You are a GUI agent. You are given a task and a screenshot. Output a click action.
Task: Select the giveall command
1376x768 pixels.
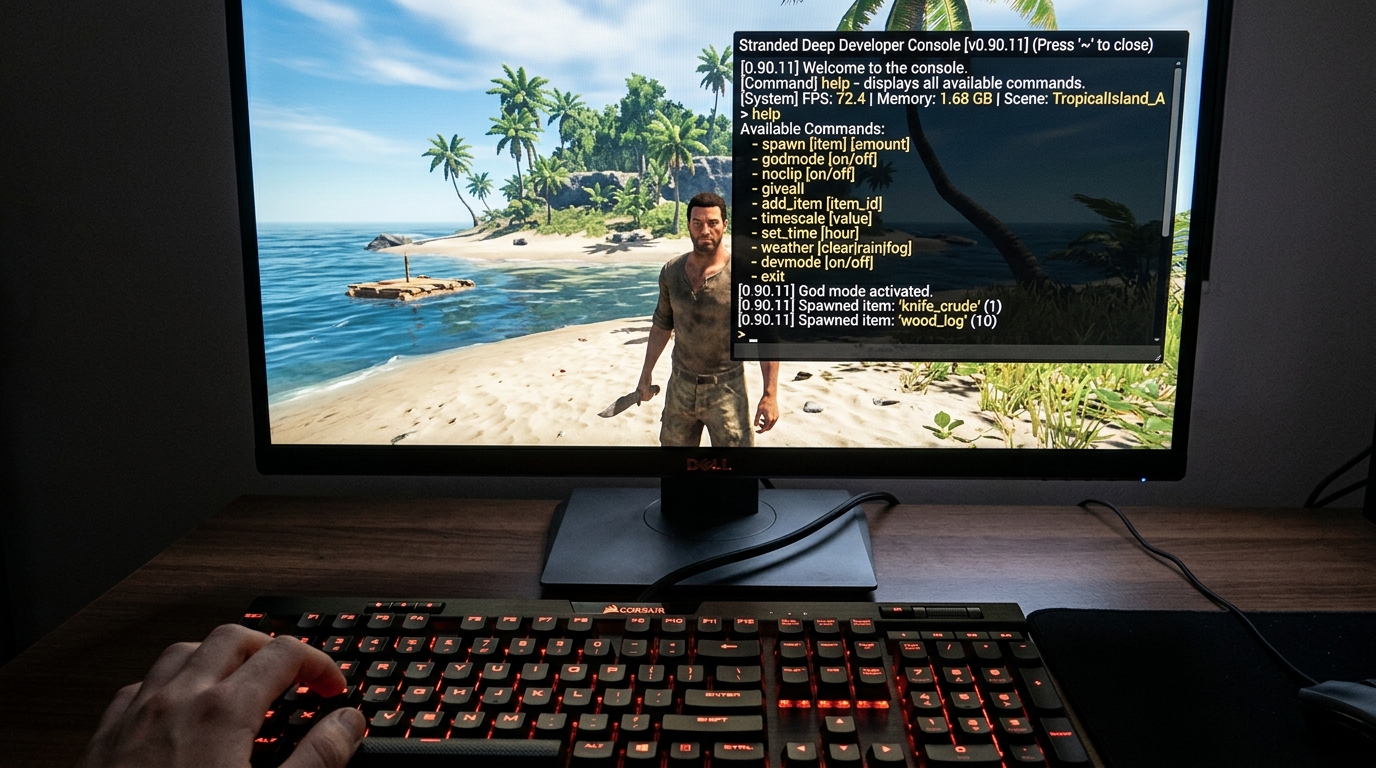pyautogui.click(x=783, y=188)
